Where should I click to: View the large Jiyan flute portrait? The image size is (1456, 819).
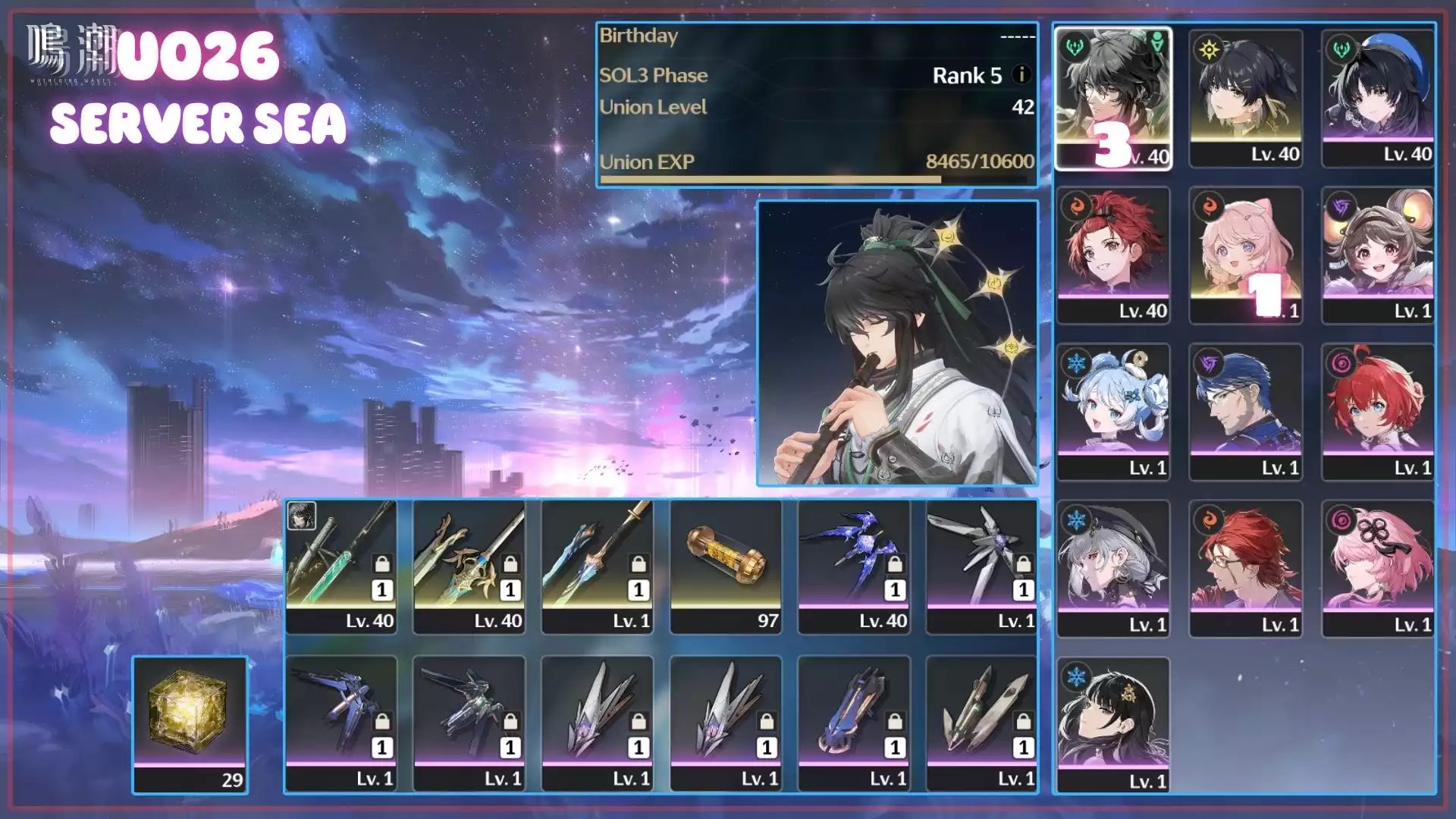coord(897,343)
